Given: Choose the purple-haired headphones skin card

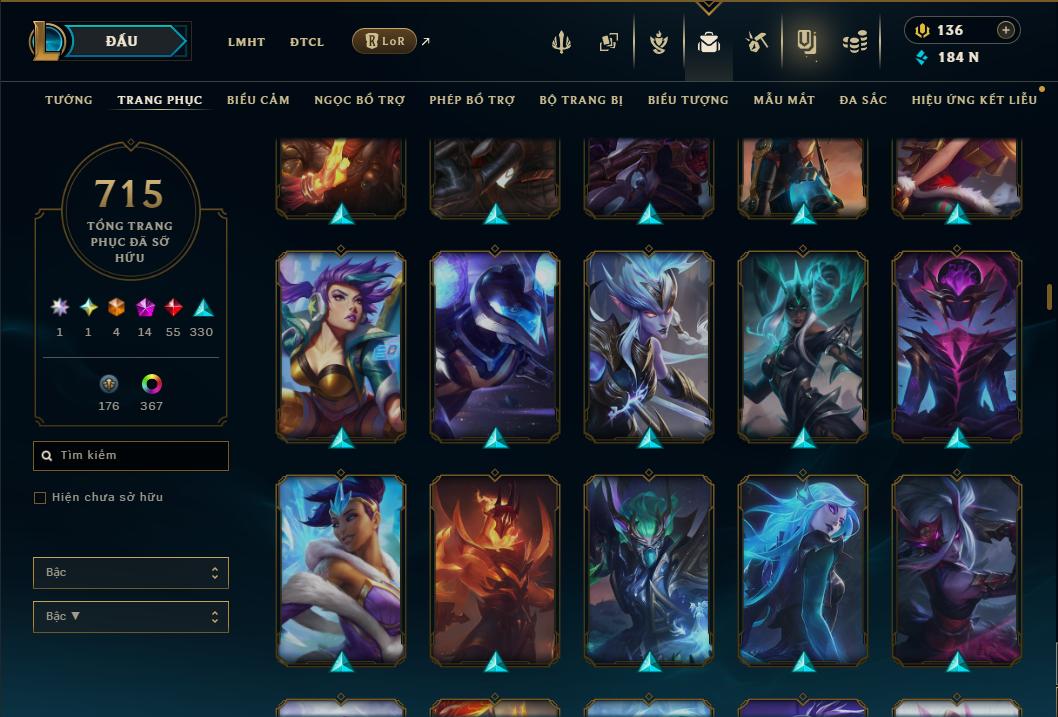Looking at the screenshot, I should click(341, 345).
